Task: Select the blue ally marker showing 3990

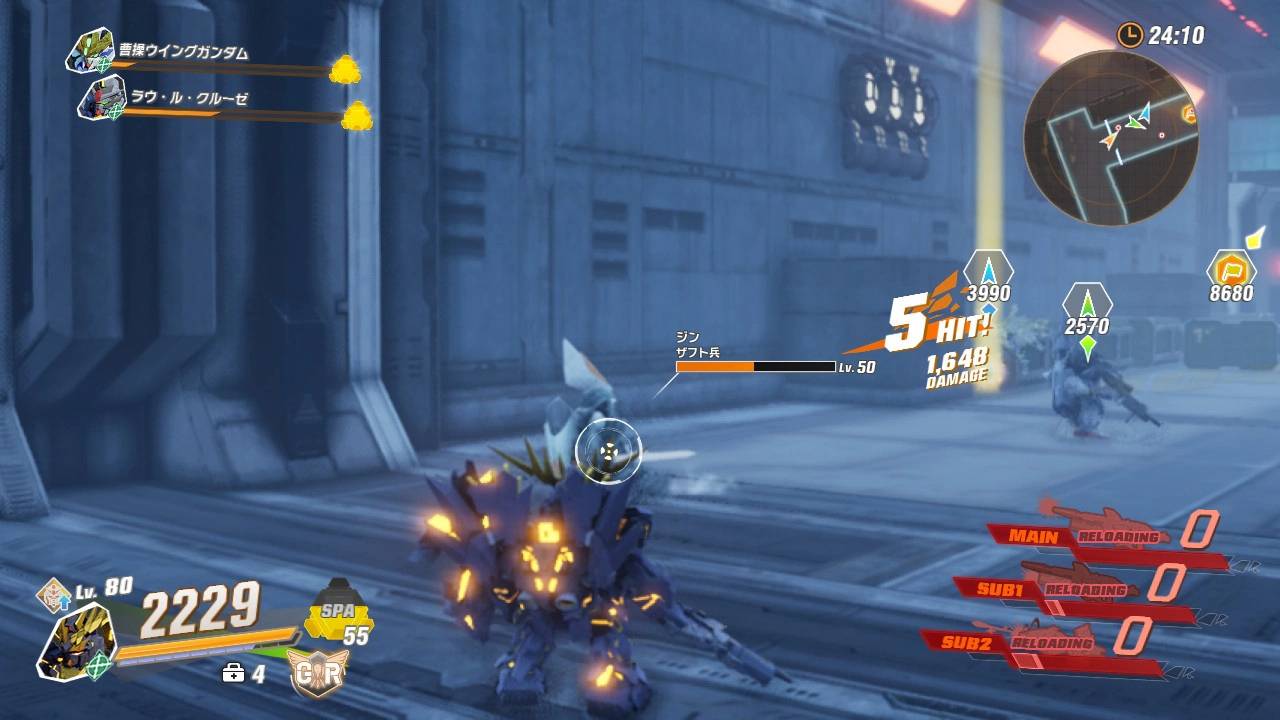Action: point(988,270)
